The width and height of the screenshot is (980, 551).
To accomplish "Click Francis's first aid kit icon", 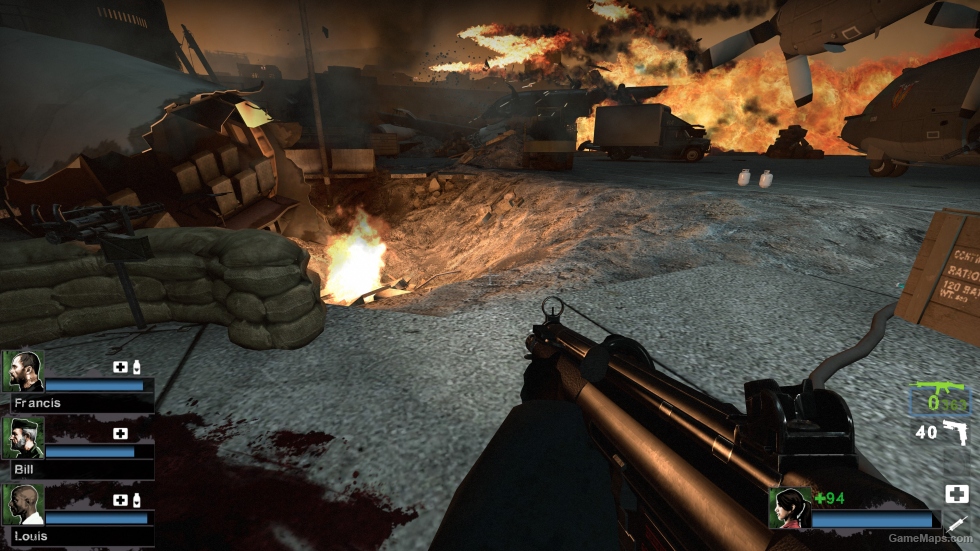I will tap(120, 367).
